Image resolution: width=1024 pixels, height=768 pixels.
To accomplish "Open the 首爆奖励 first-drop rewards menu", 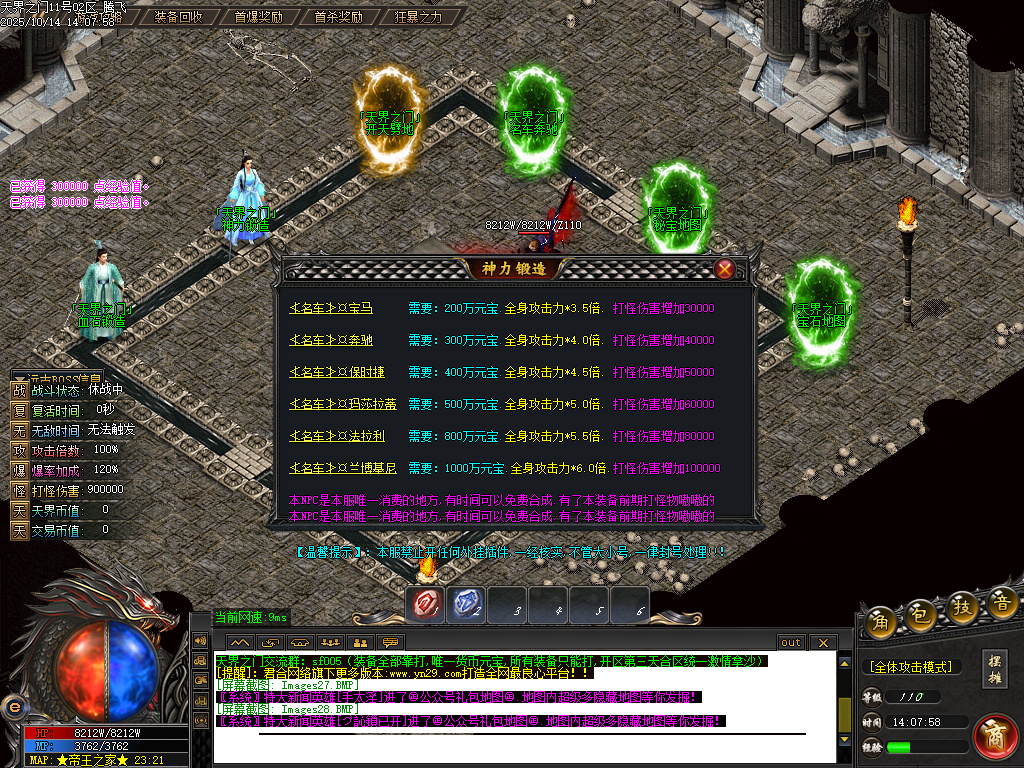I will 258,17.
